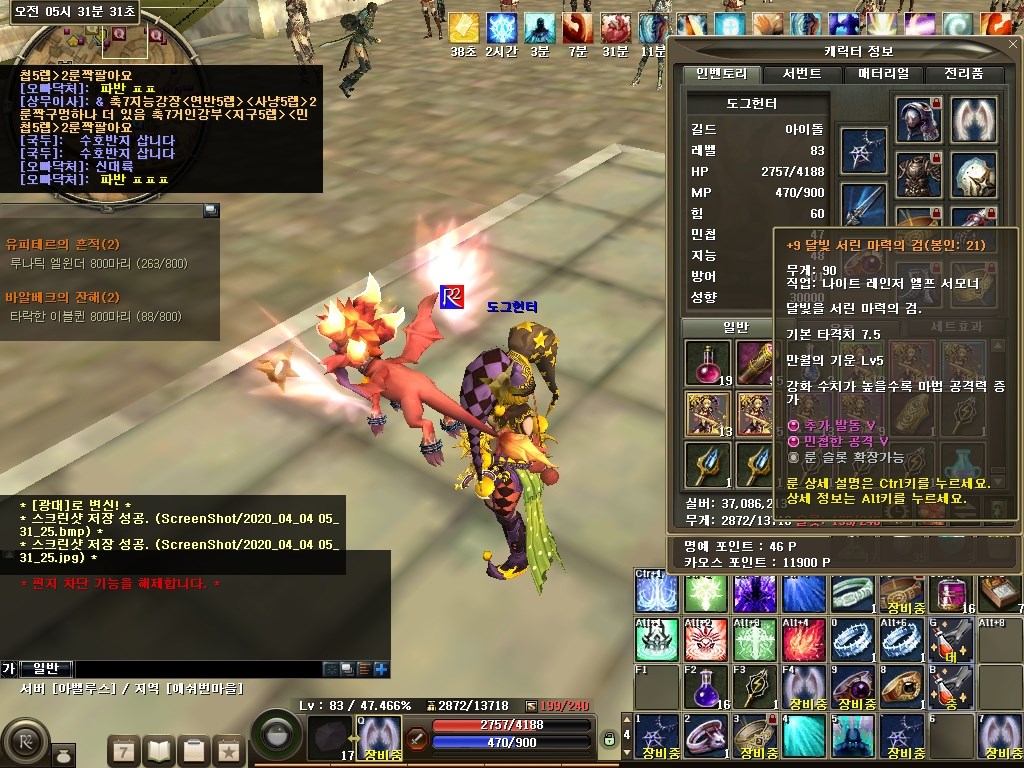Open the star icon in the bottom menu
This screenshot has width=1024, height=768.
[x=228, y=750]
